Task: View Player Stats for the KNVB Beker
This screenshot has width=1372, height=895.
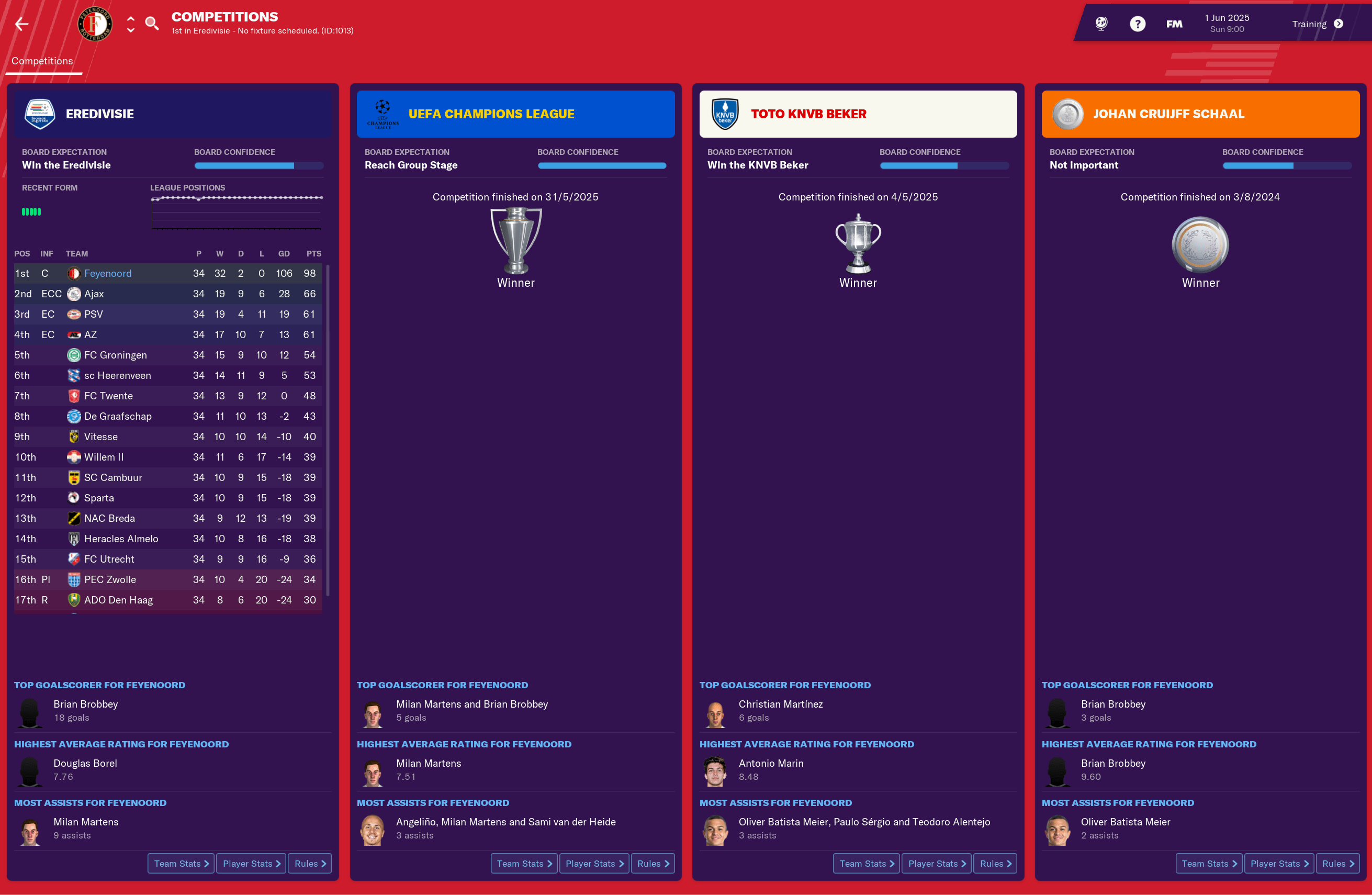Action: pyautogui.click(x=936, y=863)
